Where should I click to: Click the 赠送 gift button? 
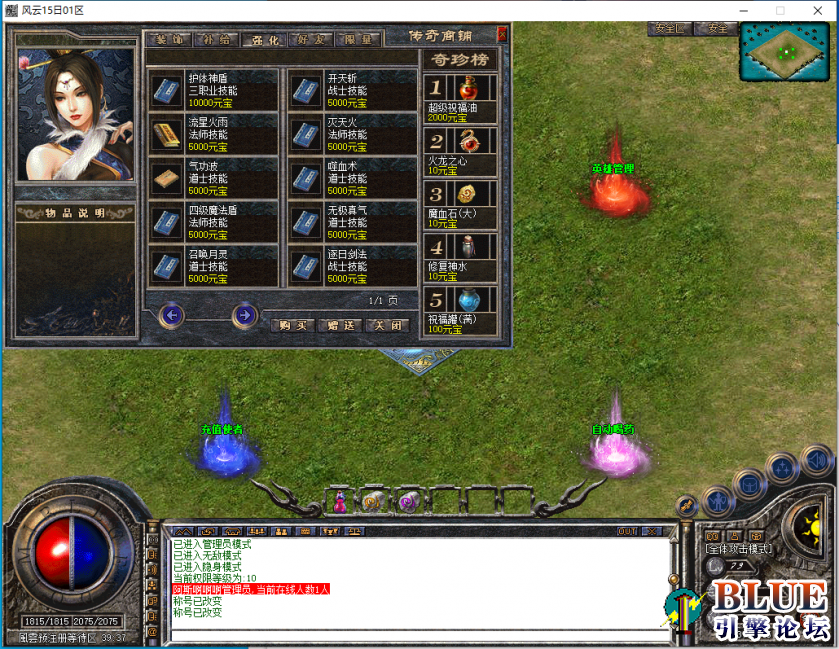tap(339, 325)
